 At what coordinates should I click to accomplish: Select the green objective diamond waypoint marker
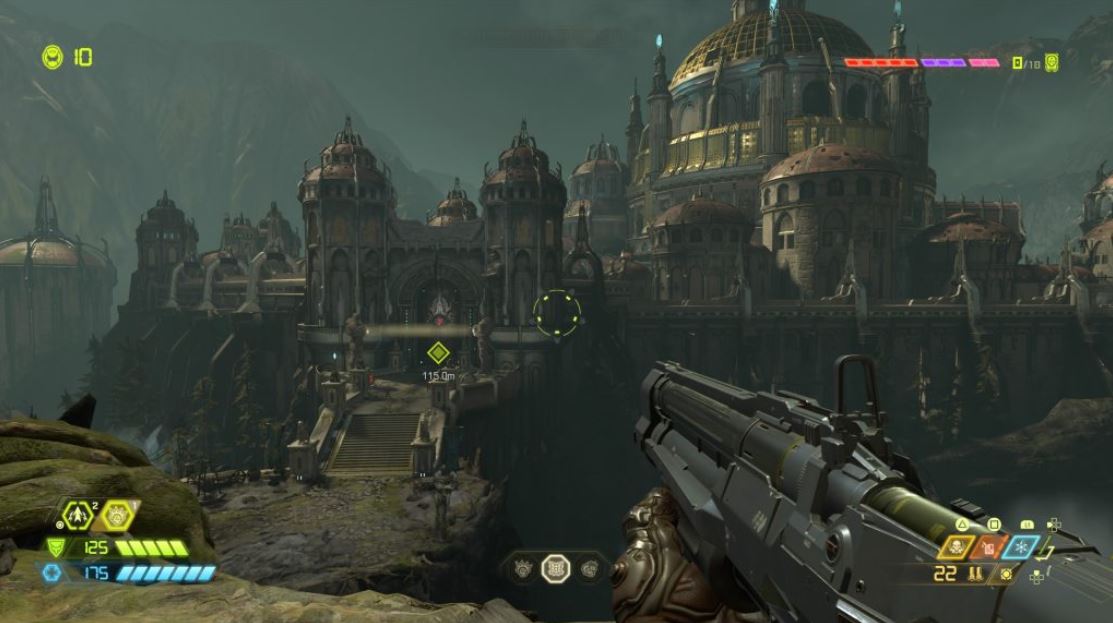click(x=437, y=352)
